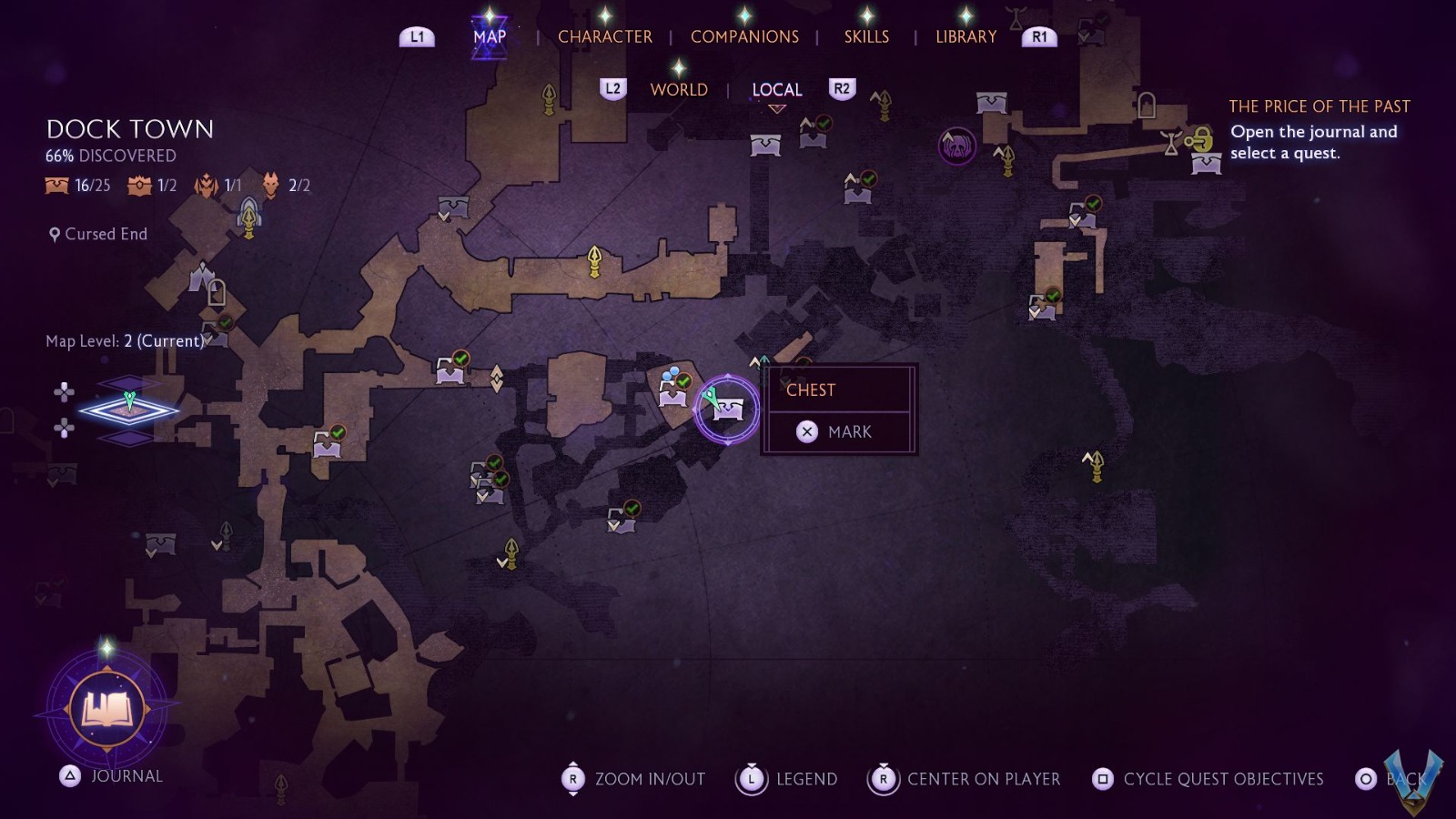Screen dimensions: 1456x819
Task: Select the Map tab
Action: (x=490, y=36)
